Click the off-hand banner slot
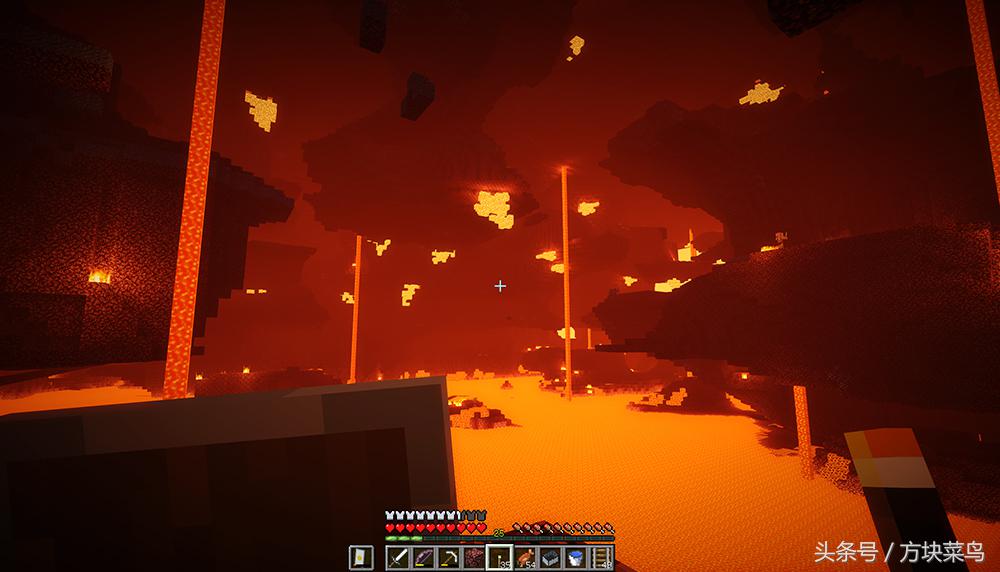1000x572 pixels. [361, 557]
